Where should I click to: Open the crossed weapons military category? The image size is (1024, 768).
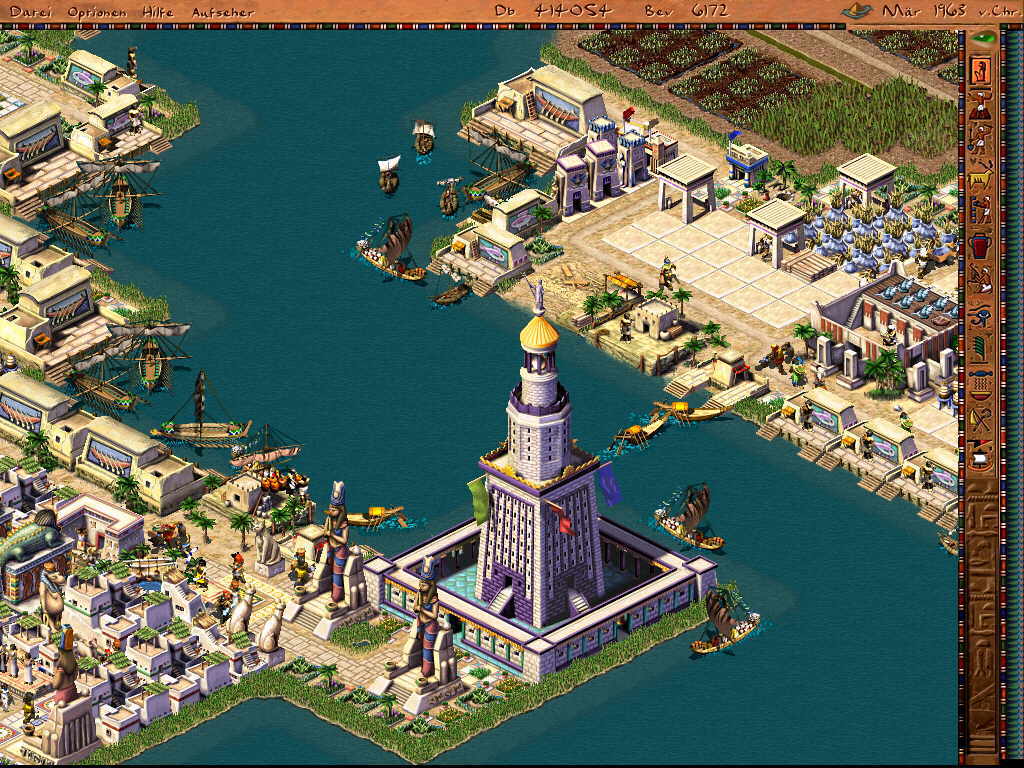(980, 419)
